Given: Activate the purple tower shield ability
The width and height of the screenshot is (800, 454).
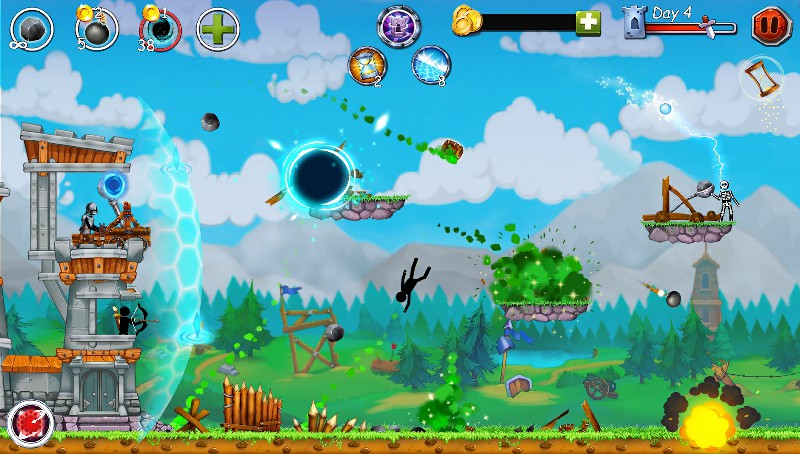Looking at the screenshot, I should pos(397,24).
